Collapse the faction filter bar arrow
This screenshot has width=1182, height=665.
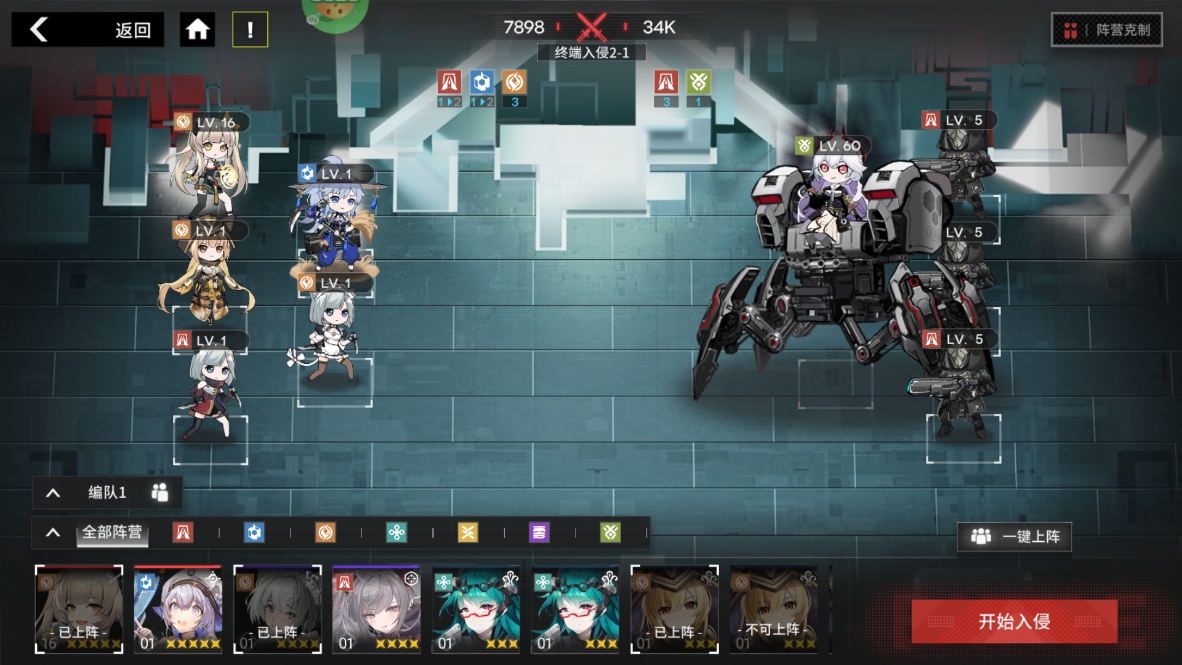pyautogui.click(x=53, y=533)
